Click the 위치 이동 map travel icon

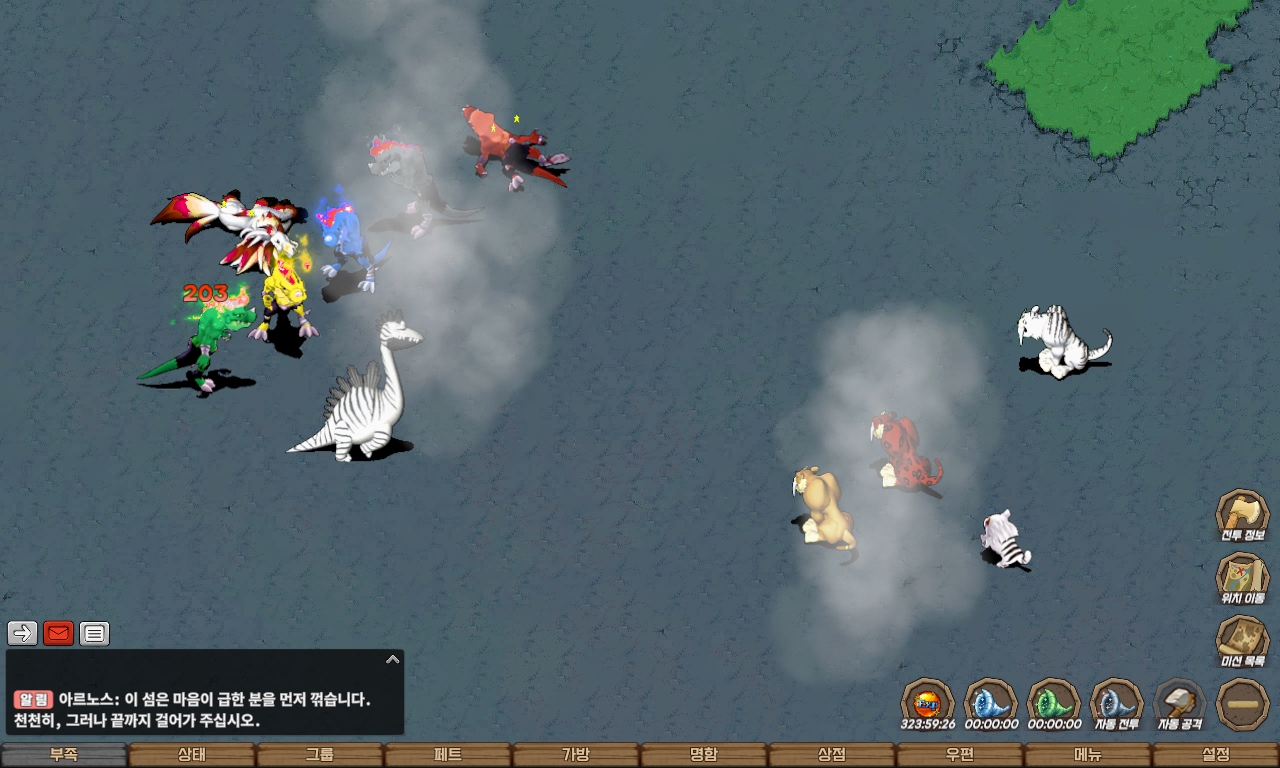pyautogui.click(x=1242, y=578)
